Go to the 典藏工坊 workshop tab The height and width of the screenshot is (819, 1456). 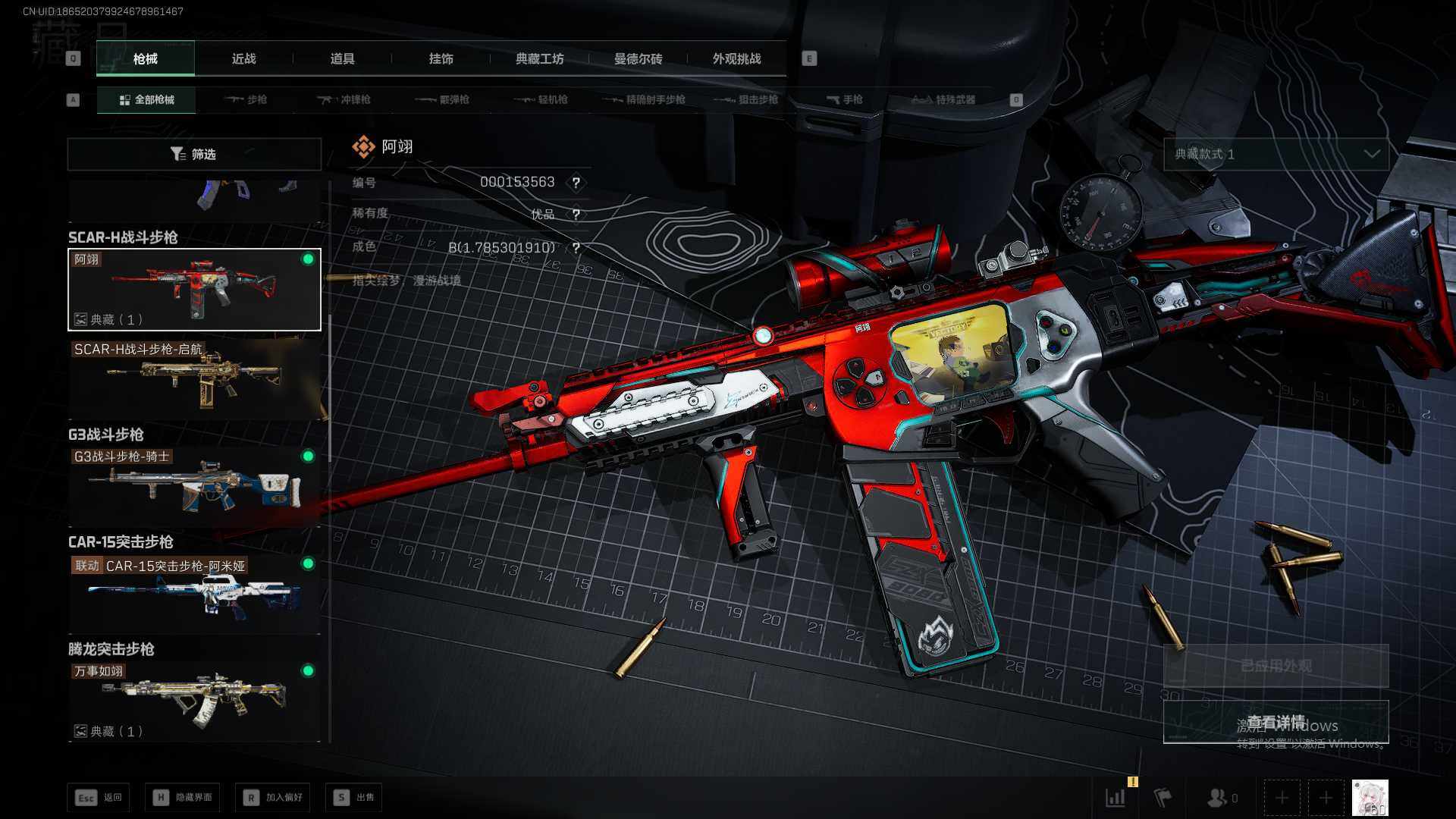click(539, 59)
